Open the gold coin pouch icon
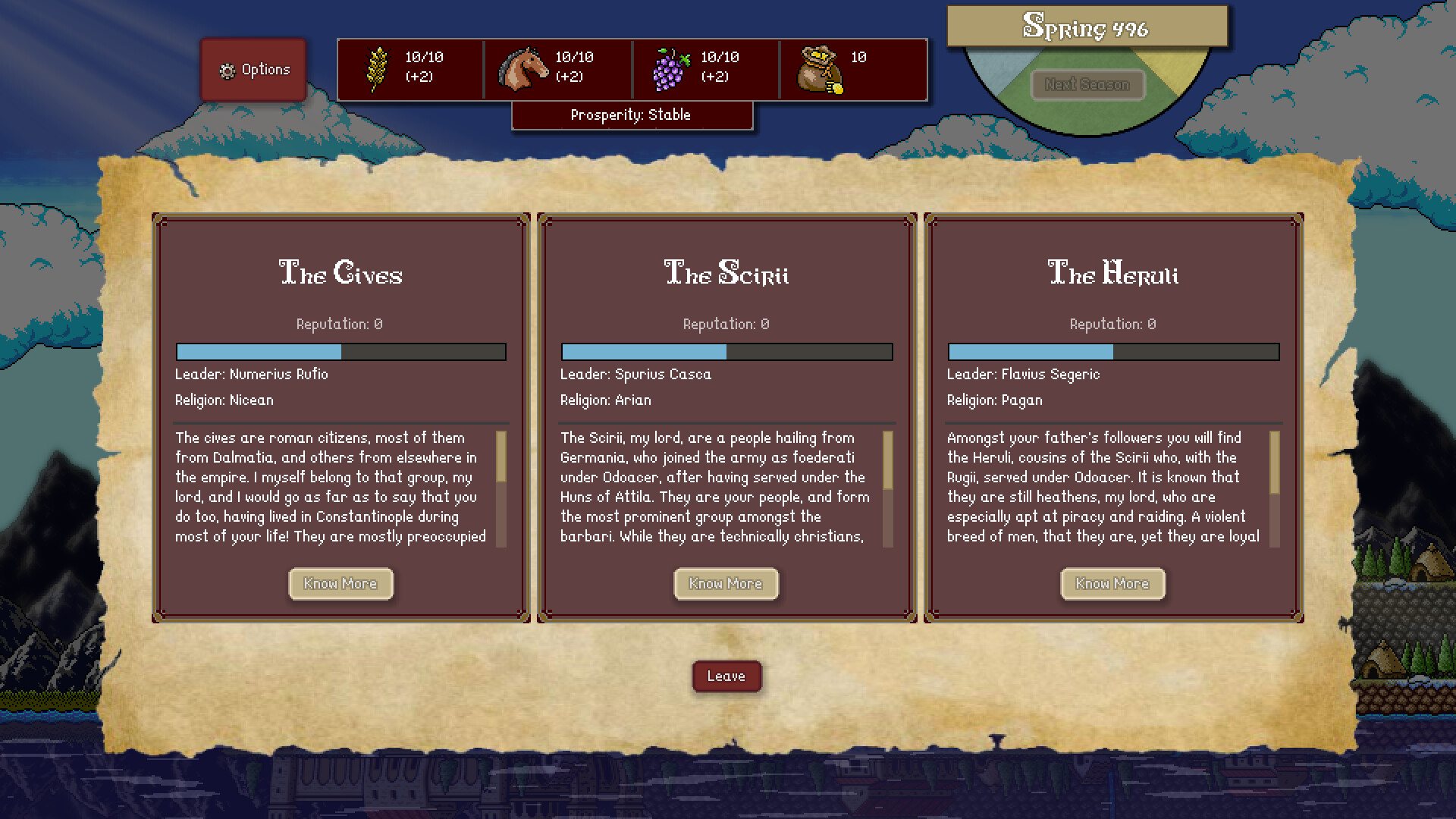The image size is (1456, 819). tap(821, 69)
